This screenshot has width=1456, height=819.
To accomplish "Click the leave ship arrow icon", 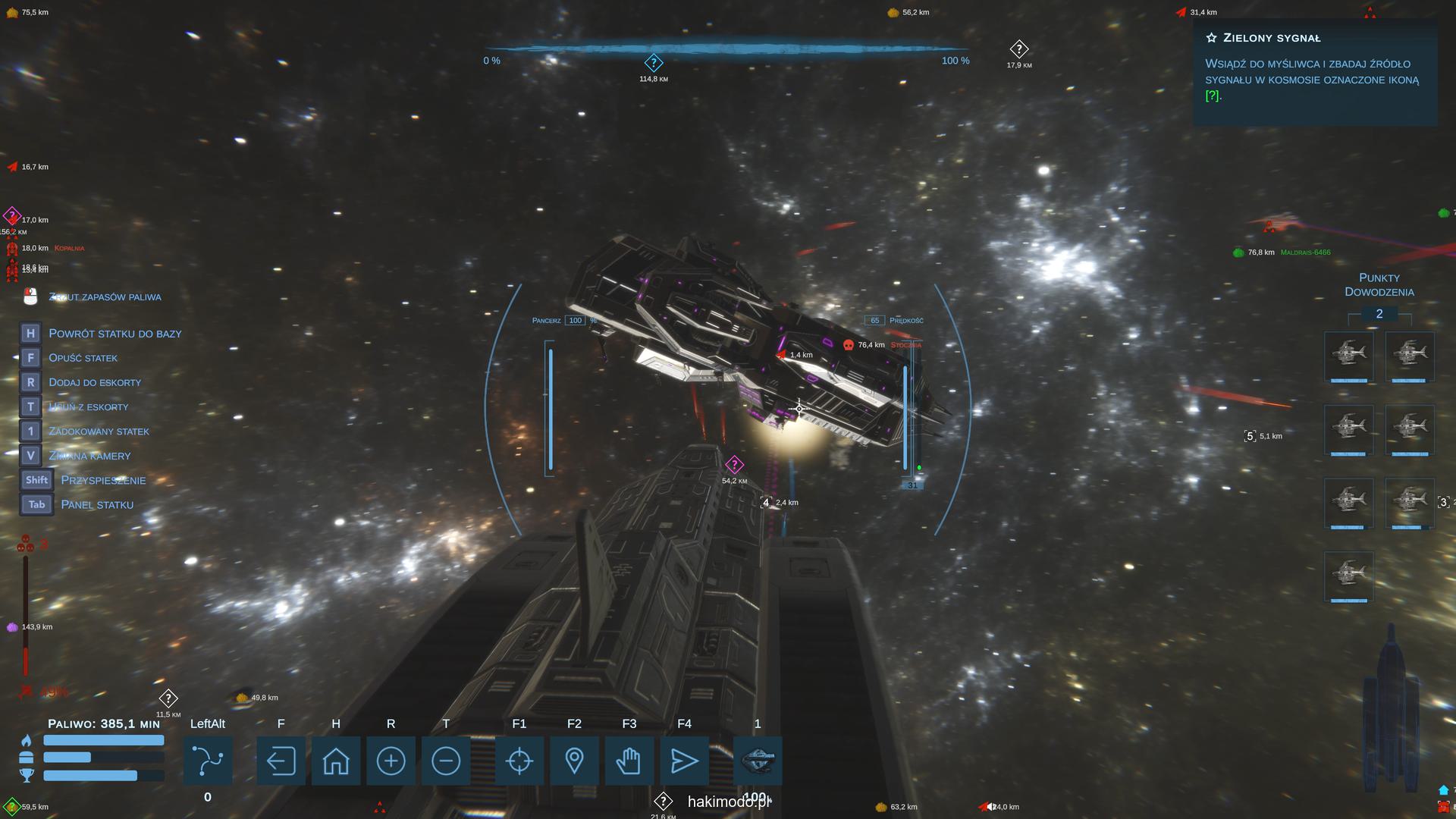I will (281, 761).
